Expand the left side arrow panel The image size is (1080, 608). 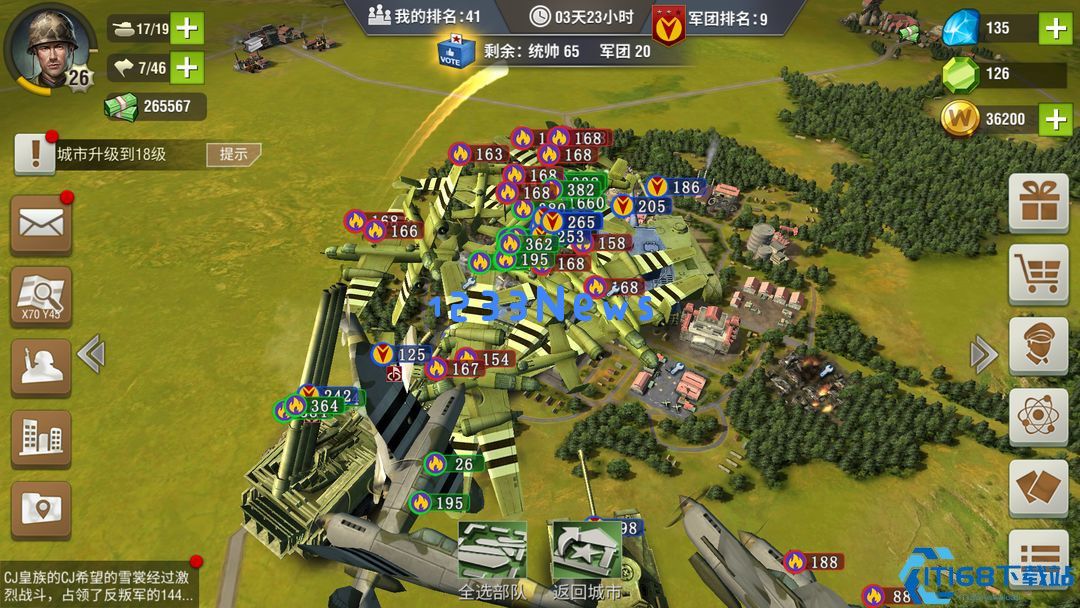[91, 353]
